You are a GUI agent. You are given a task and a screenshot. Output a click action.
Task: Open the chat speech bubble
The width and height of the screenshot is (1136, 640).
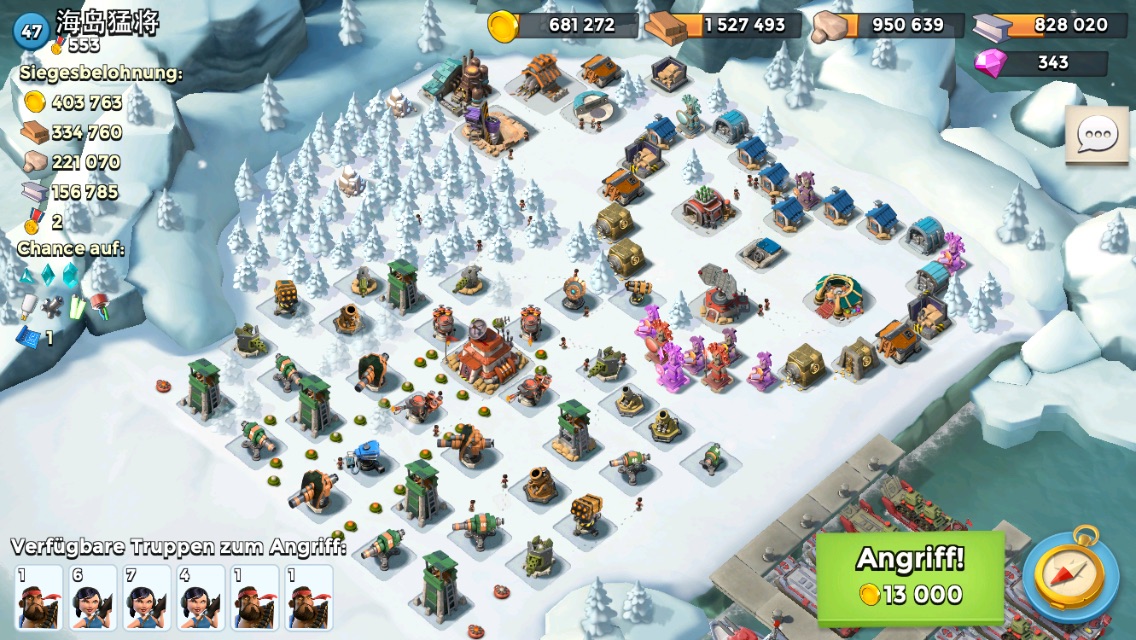[x=1095, y=135]
